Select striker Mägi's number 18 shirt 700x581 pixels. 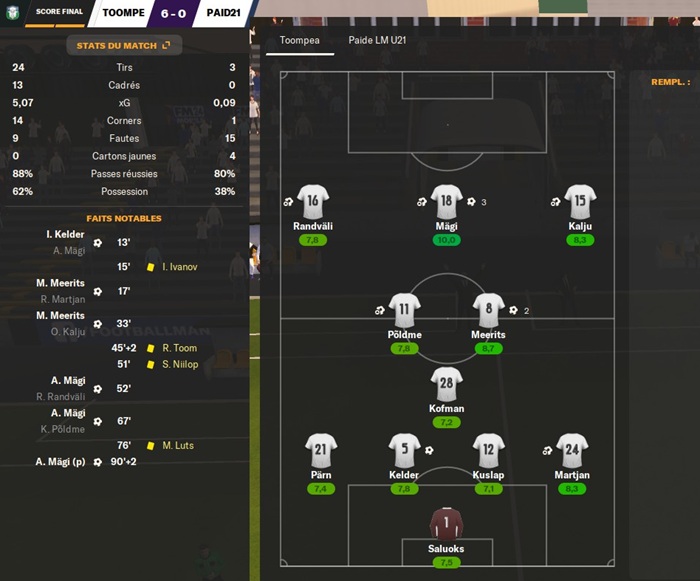[x=446, y=201]
